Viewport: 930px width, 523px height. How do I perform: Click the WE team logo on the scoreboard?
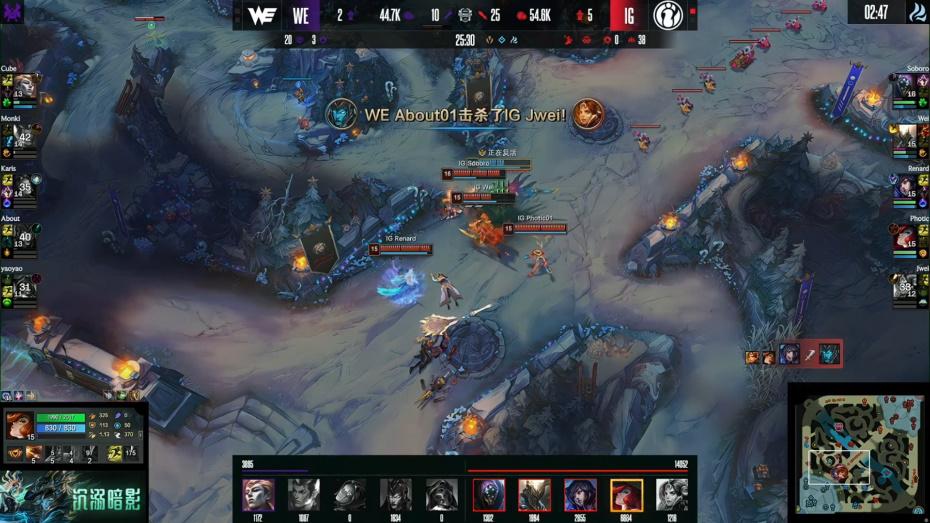(261, 15)
